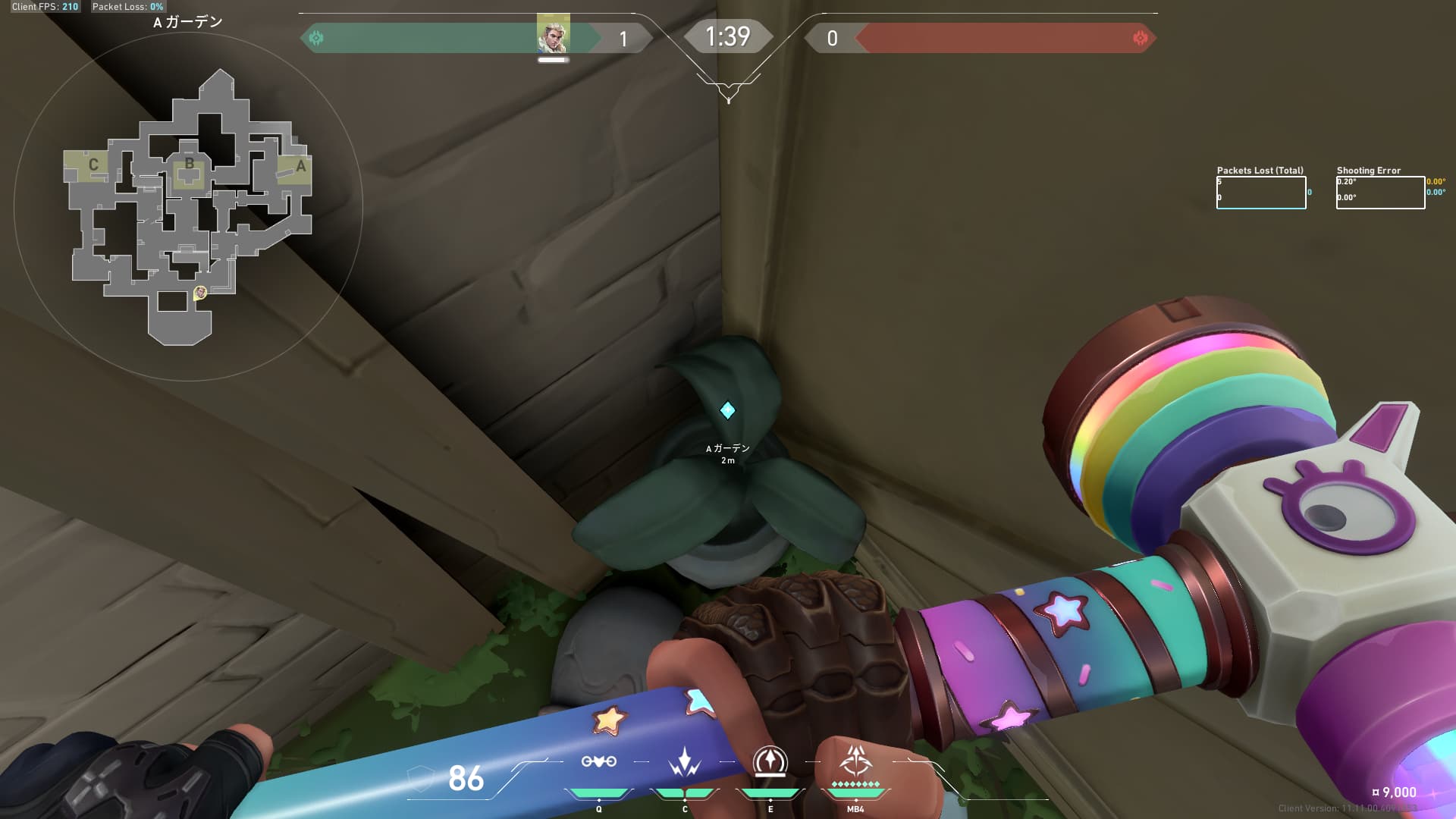Click the cyan diamond ping marker
1456x819 pixels.
point(727,410)
